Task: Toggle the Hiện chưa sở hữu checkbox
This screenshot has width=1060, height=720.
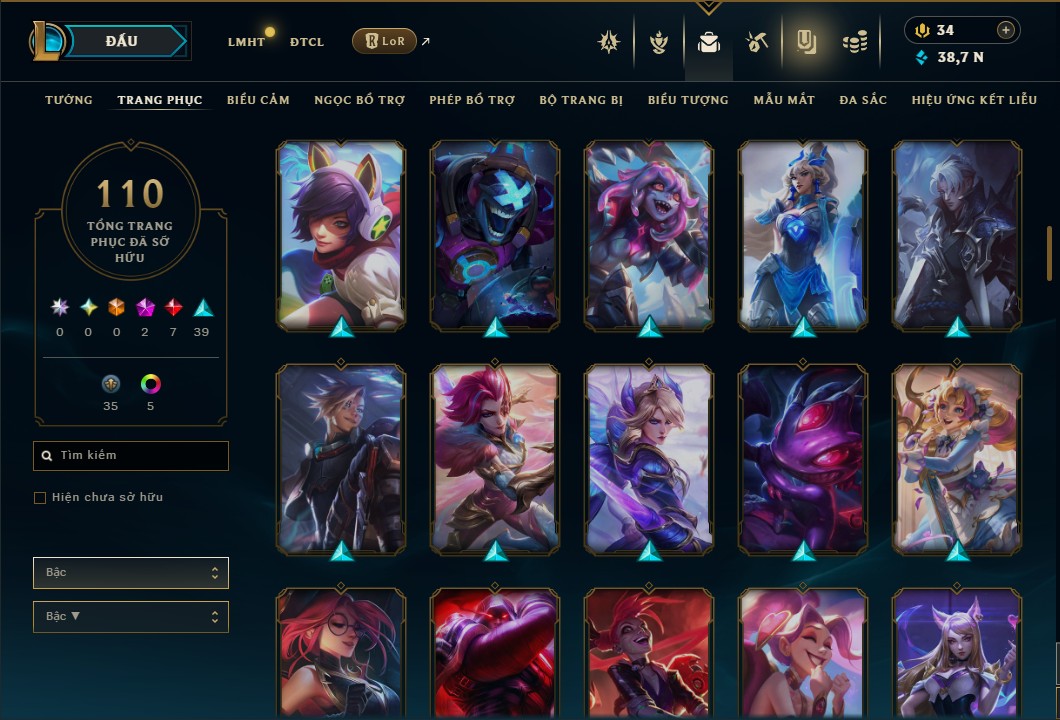Action: [40, 498]
